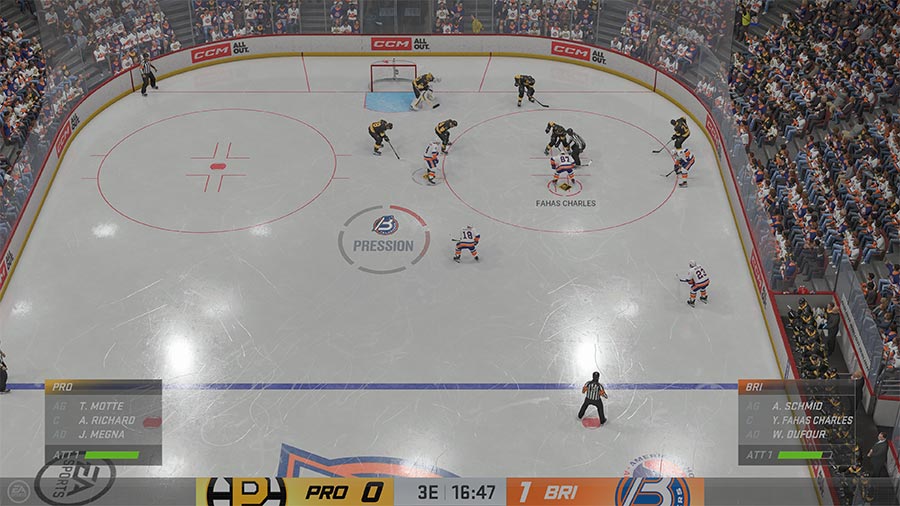Select Y. Fahas Charles in the BRI line list

coord(812,420)
